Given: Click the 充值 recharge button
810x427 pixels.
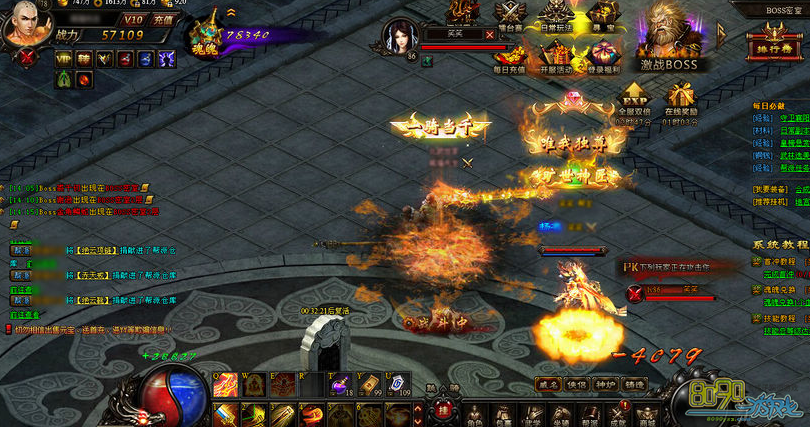Looking at the screenshot, I should (163, 19).
